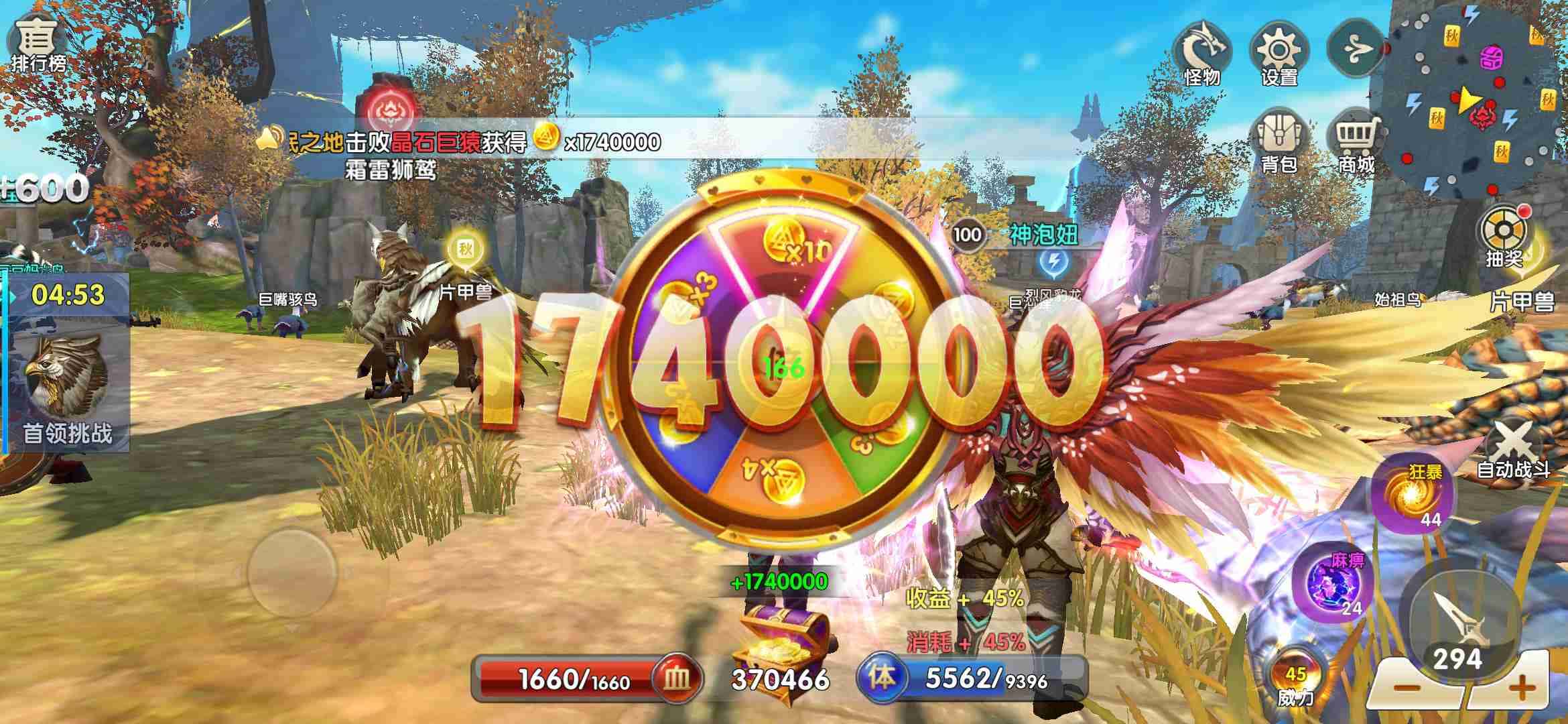Increase bet with the plus button
The height and width of the screenshot is (724, 1568).
[1522, 688]
